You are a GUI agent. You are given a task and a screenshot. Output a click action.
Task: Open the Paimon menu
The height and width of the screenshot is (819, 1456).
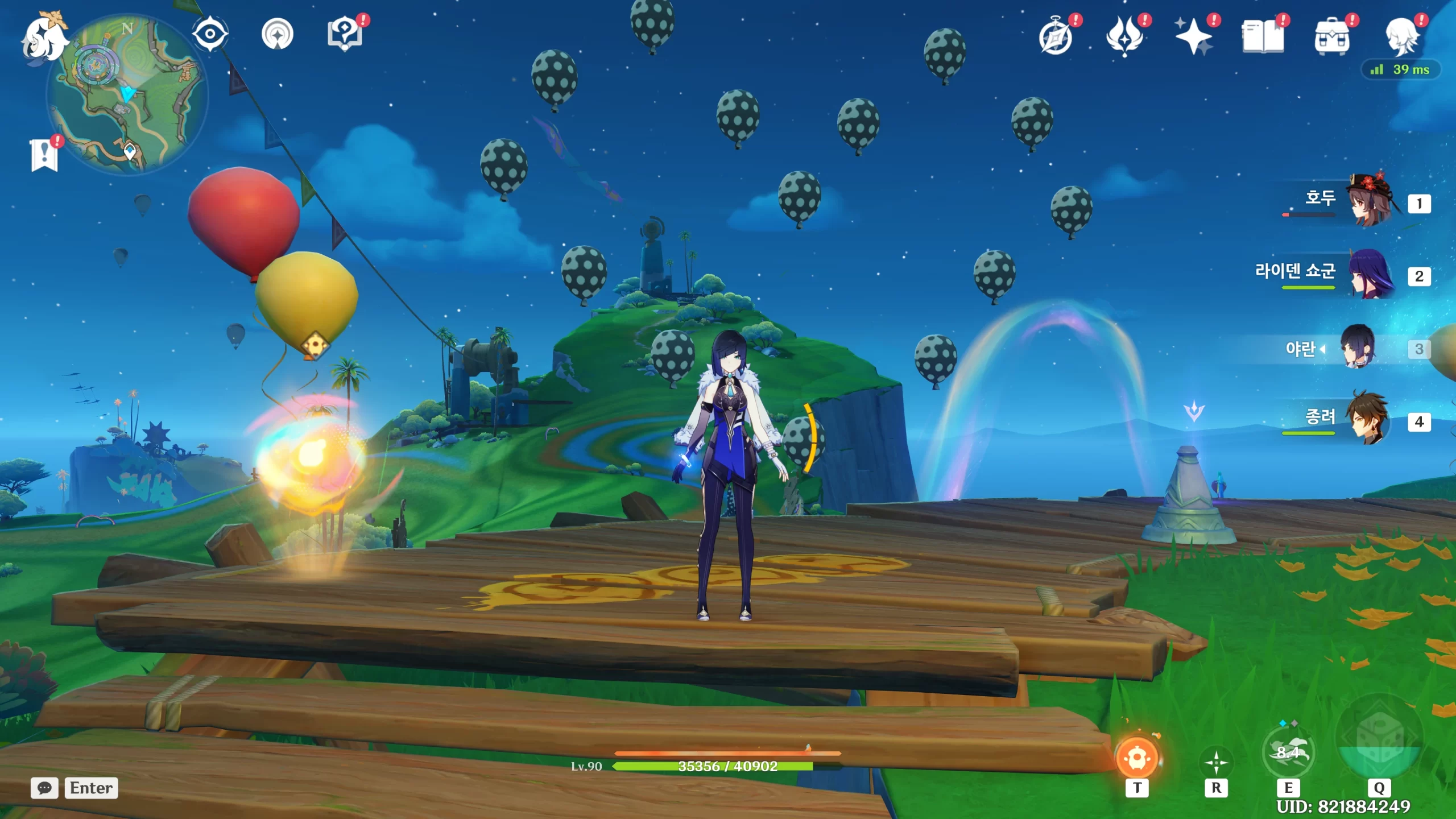(44, 38)
